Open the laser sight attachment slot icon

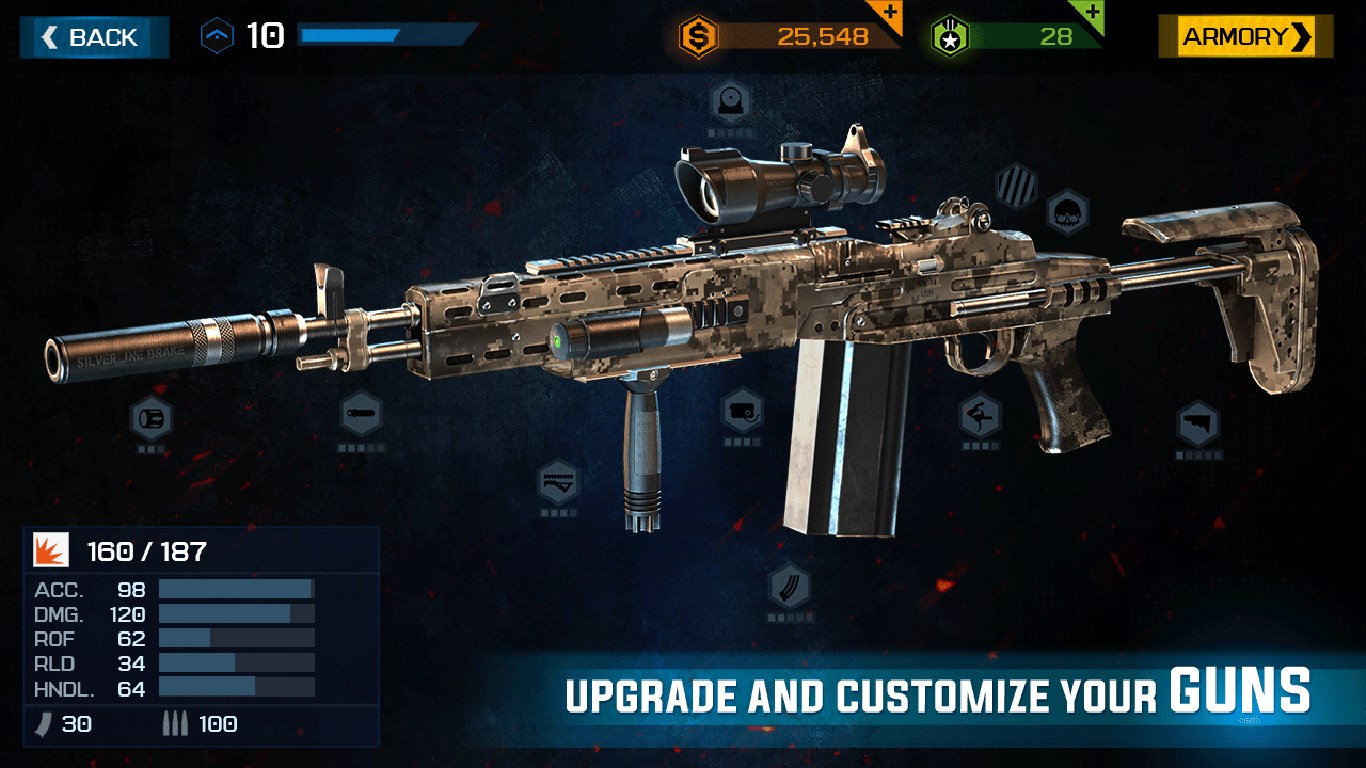click(740, 410)
